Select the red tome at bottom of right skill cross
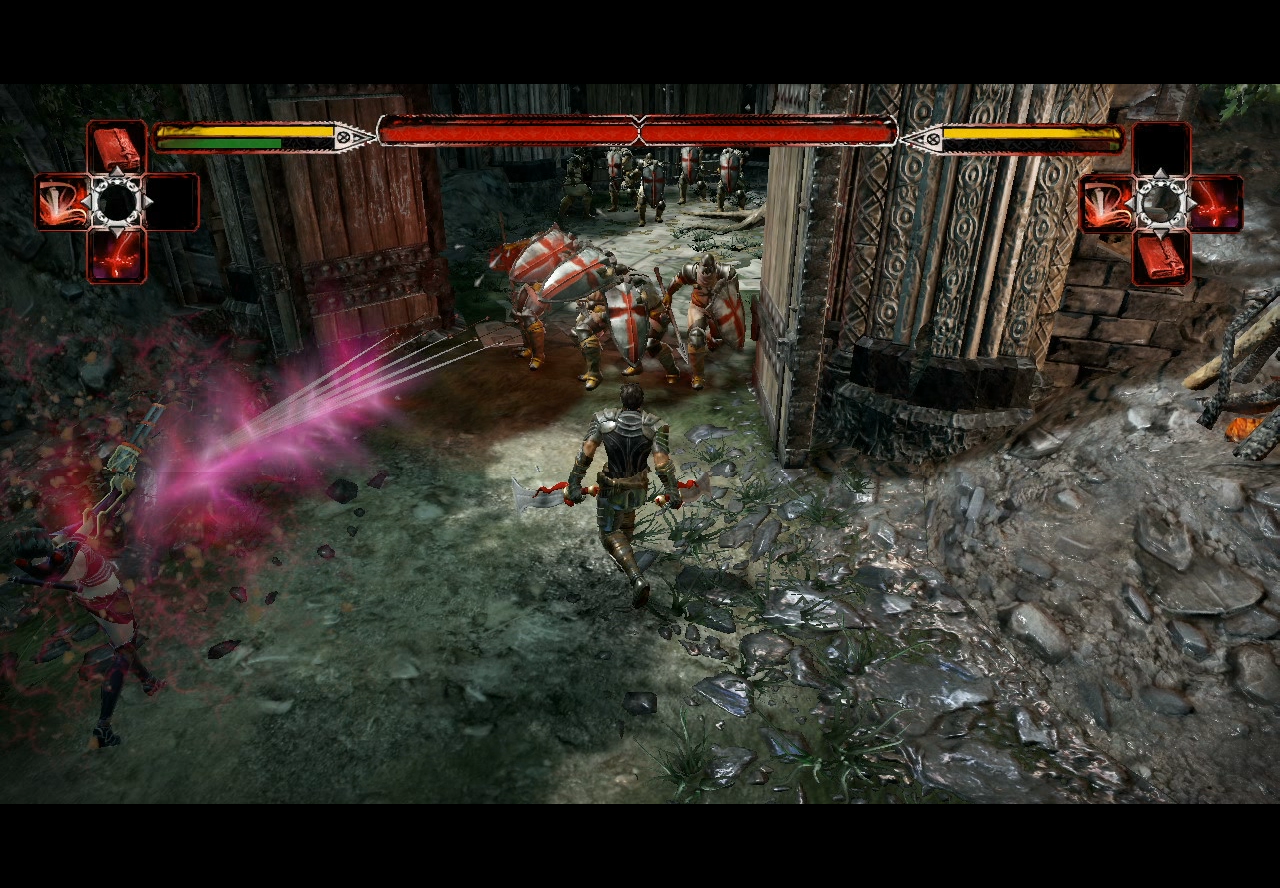The width and height of the screenshot is (1280, 888). click(x=1162, y=256)
